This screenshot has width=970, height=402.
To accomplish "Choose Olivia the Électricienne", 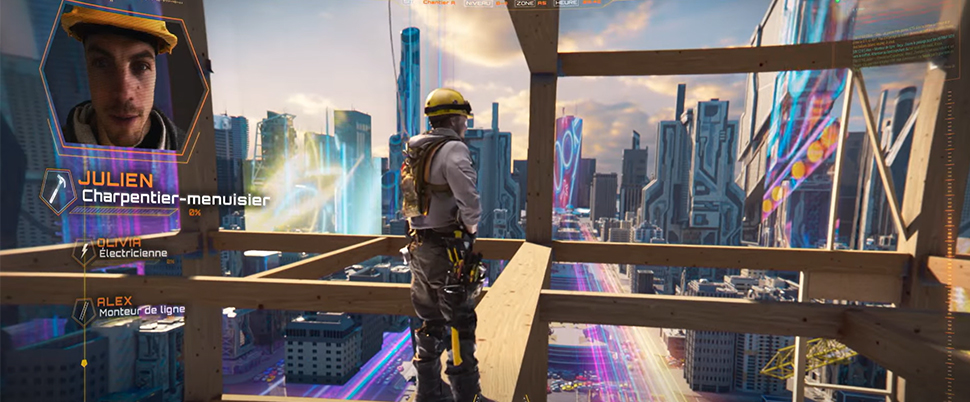I will [133, 248].
